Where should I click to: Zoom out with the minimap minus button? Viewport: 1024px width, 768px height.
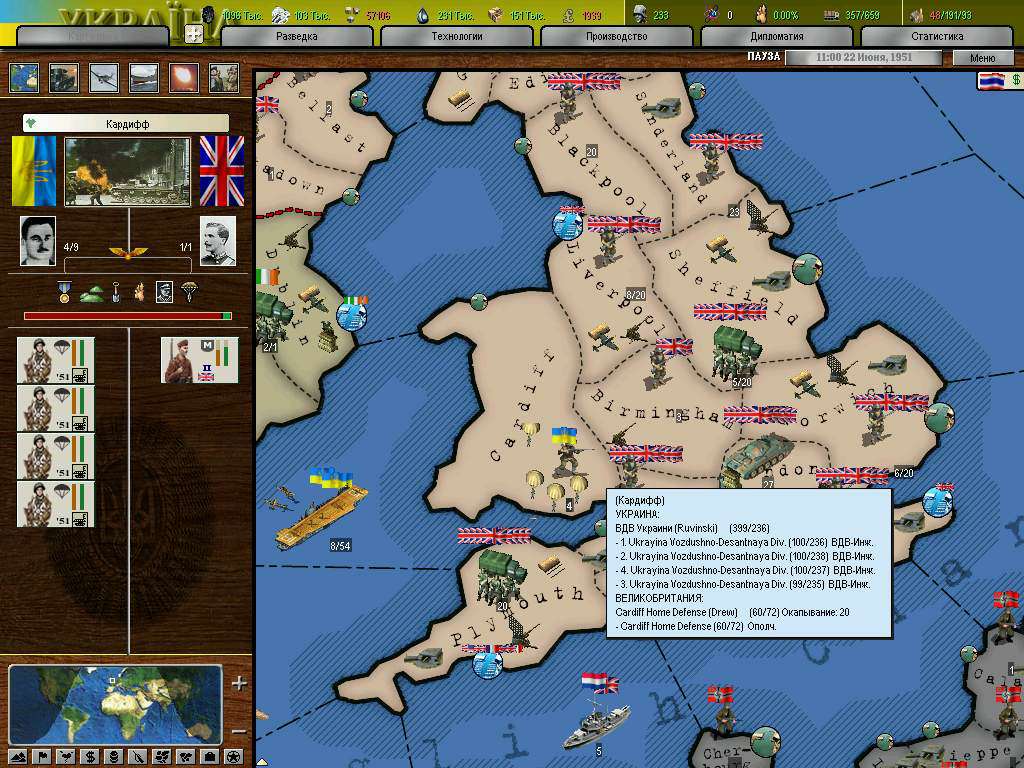coord(238,730)
